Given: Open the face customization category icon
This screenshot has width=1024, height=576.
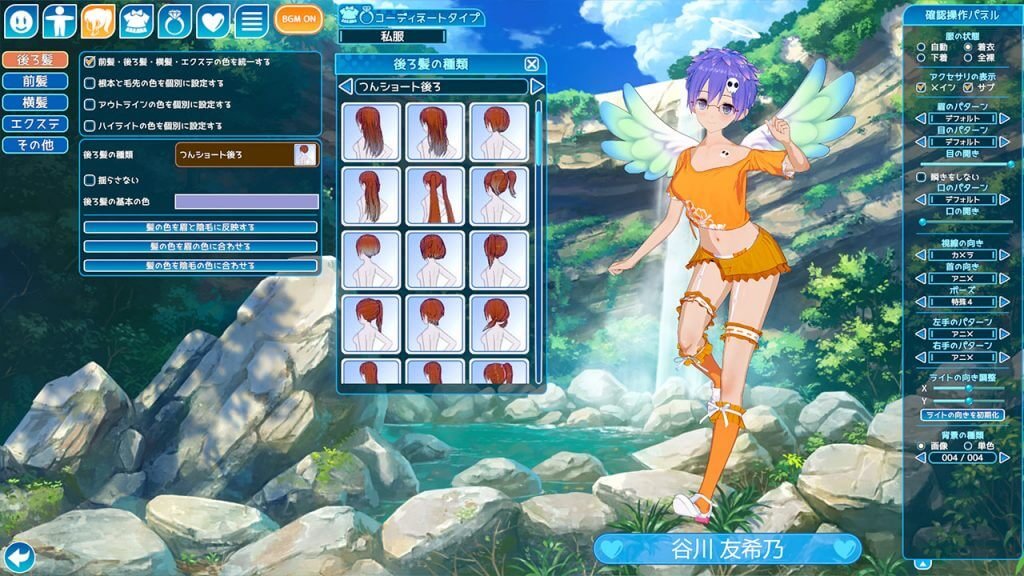Looking at the screenshot, I should click(23, 20).
